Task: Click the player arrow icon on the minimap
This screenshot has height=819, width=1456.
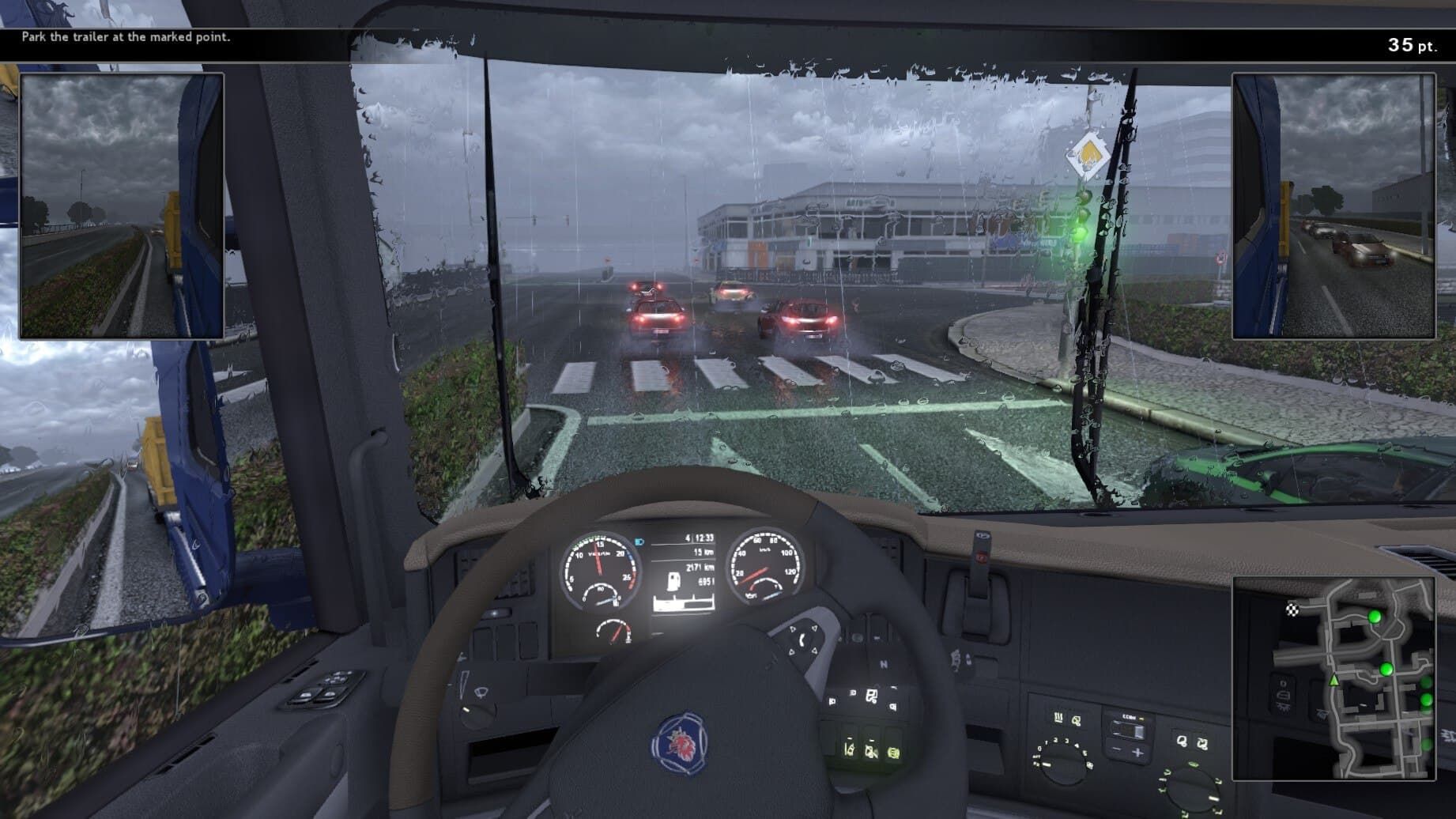Action: 1334,681
